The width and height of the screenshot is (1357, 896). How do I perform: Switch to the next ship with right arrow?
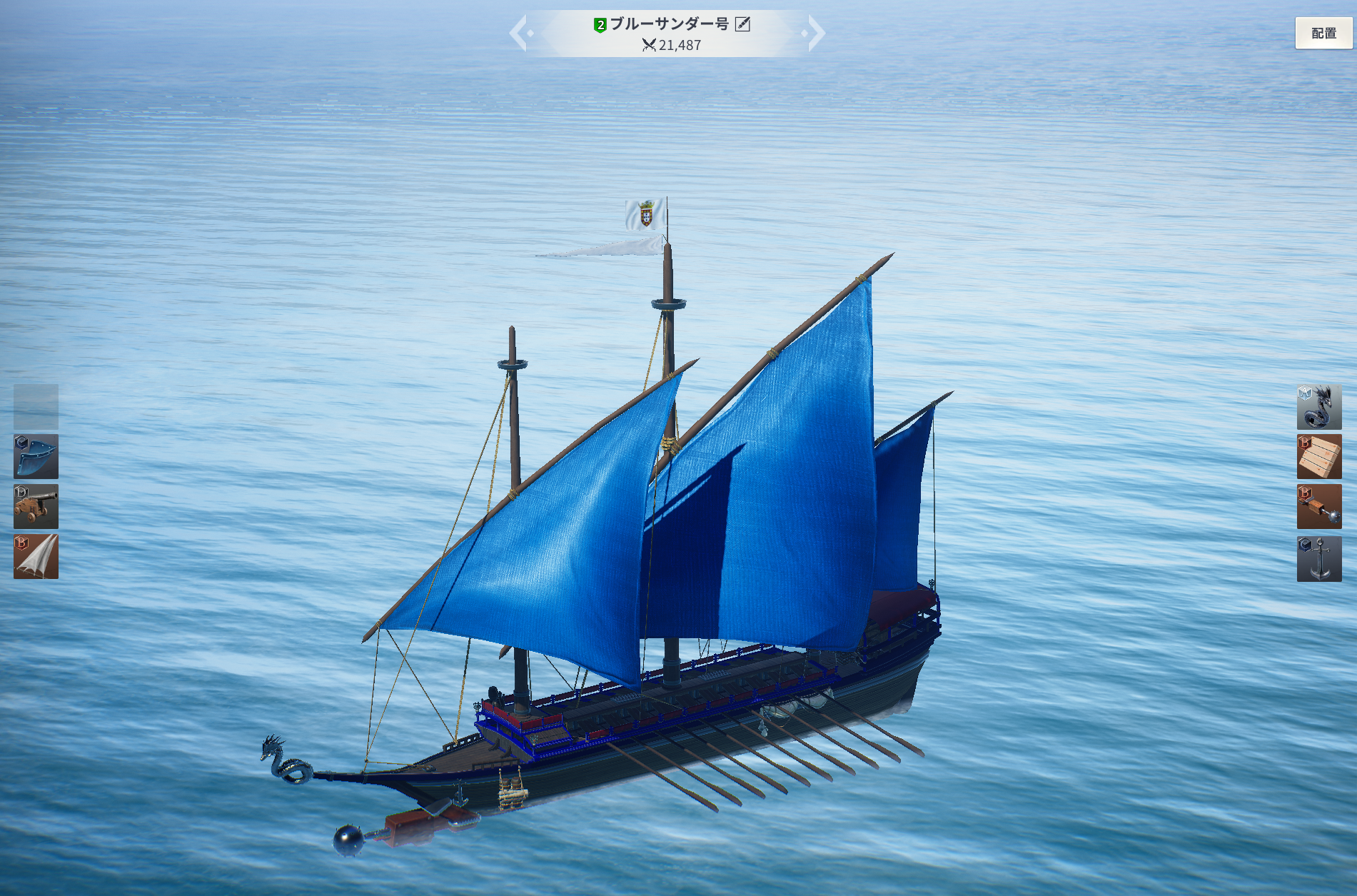tap(814, 33)
